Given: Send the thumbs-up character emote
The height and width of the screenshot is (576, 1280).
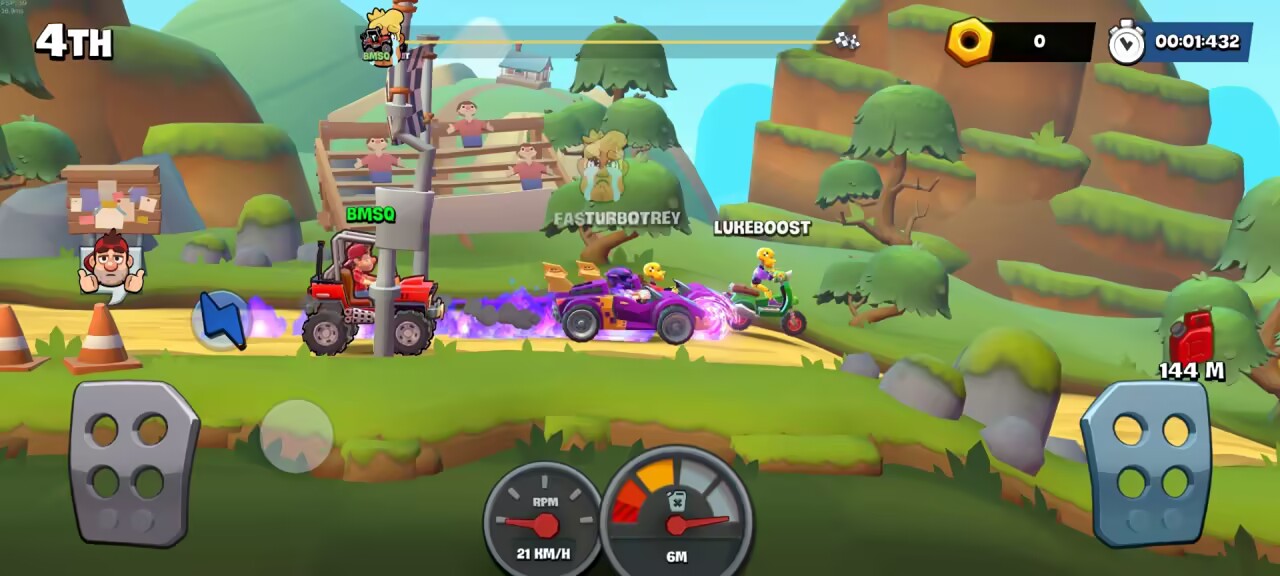Looking at the screenshot, I should coord(111,266).
